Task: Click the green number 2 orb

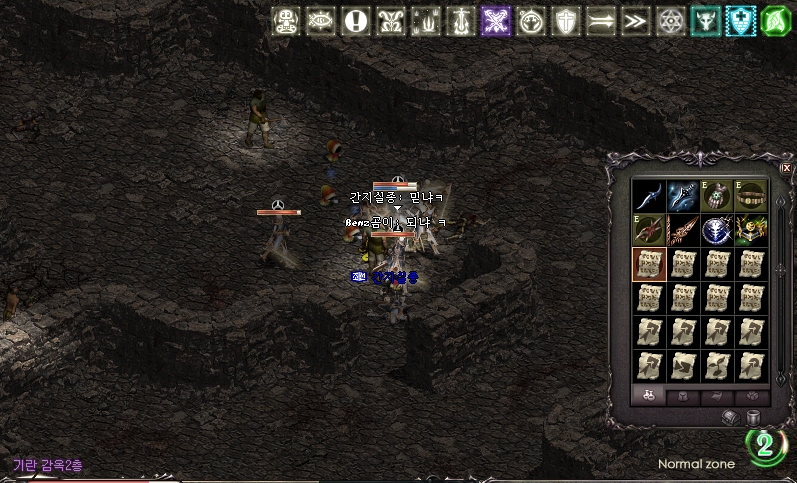Action: click(x=765, y=444)
